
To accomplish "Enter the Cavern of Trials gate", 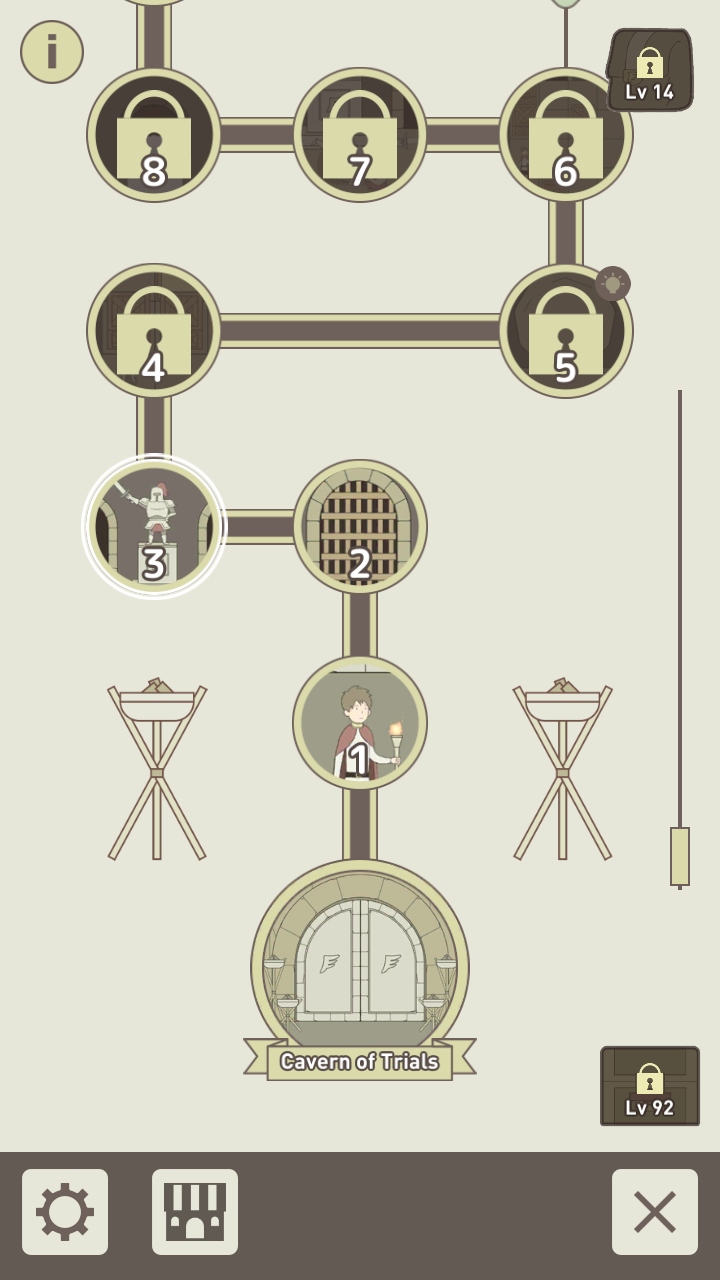I will [x=360, y=965].
